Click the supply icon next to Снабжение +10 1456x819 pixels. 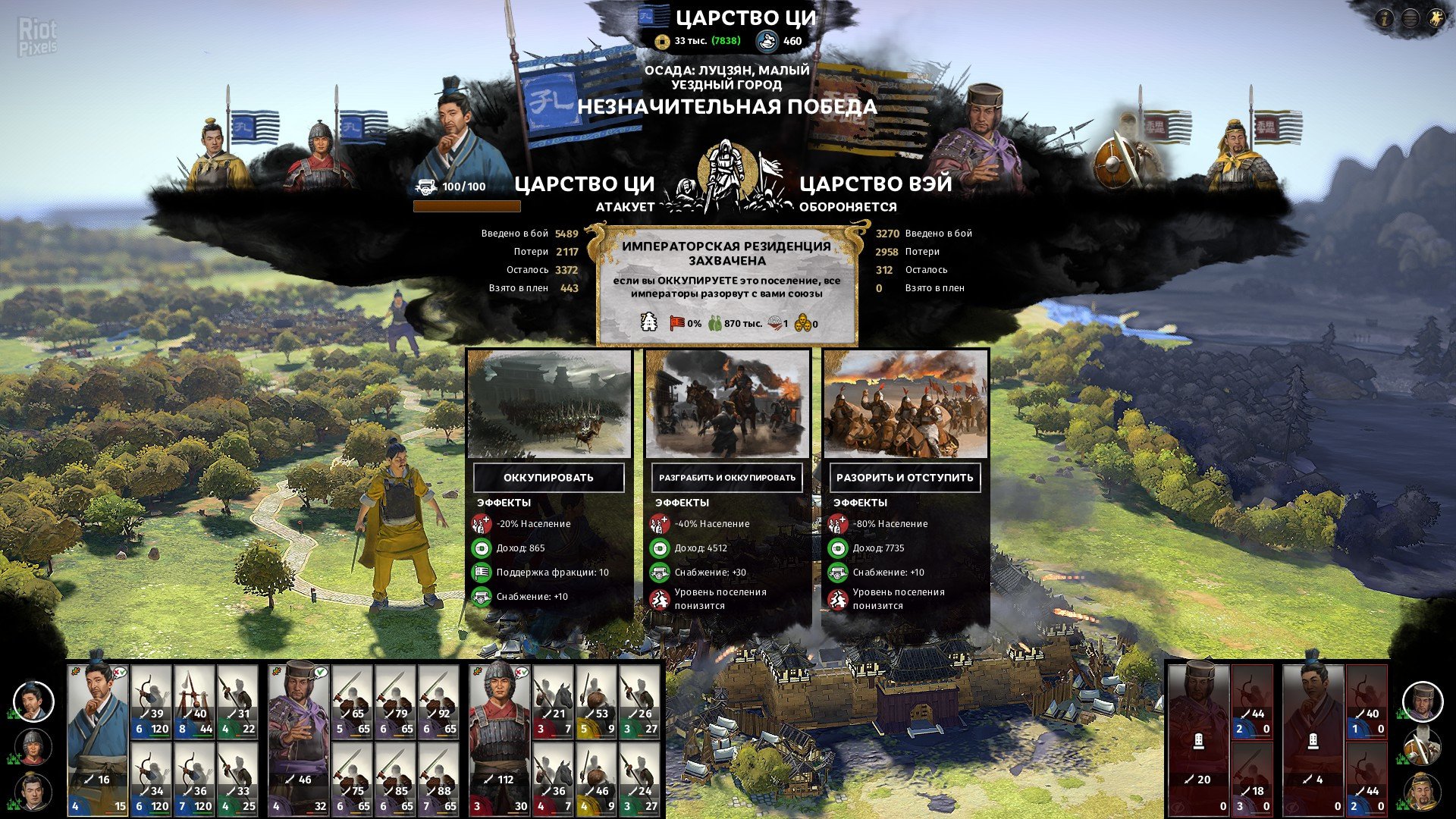(x=483, y=596)
